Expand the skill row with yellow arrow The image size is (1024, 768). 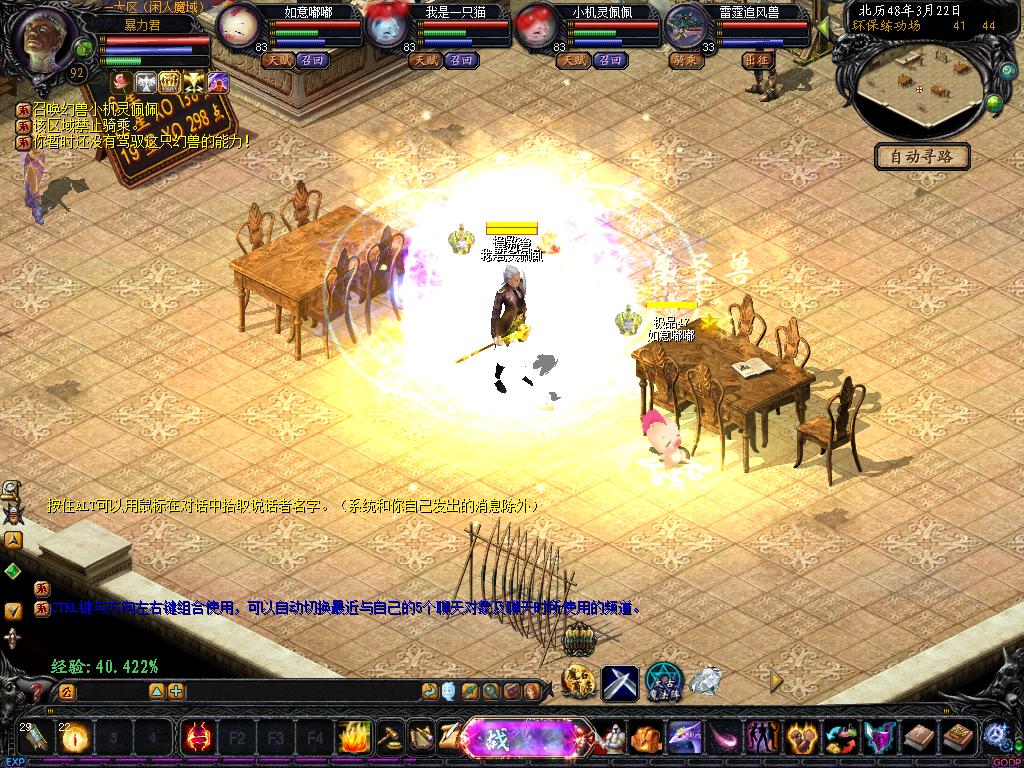(776, 682)
